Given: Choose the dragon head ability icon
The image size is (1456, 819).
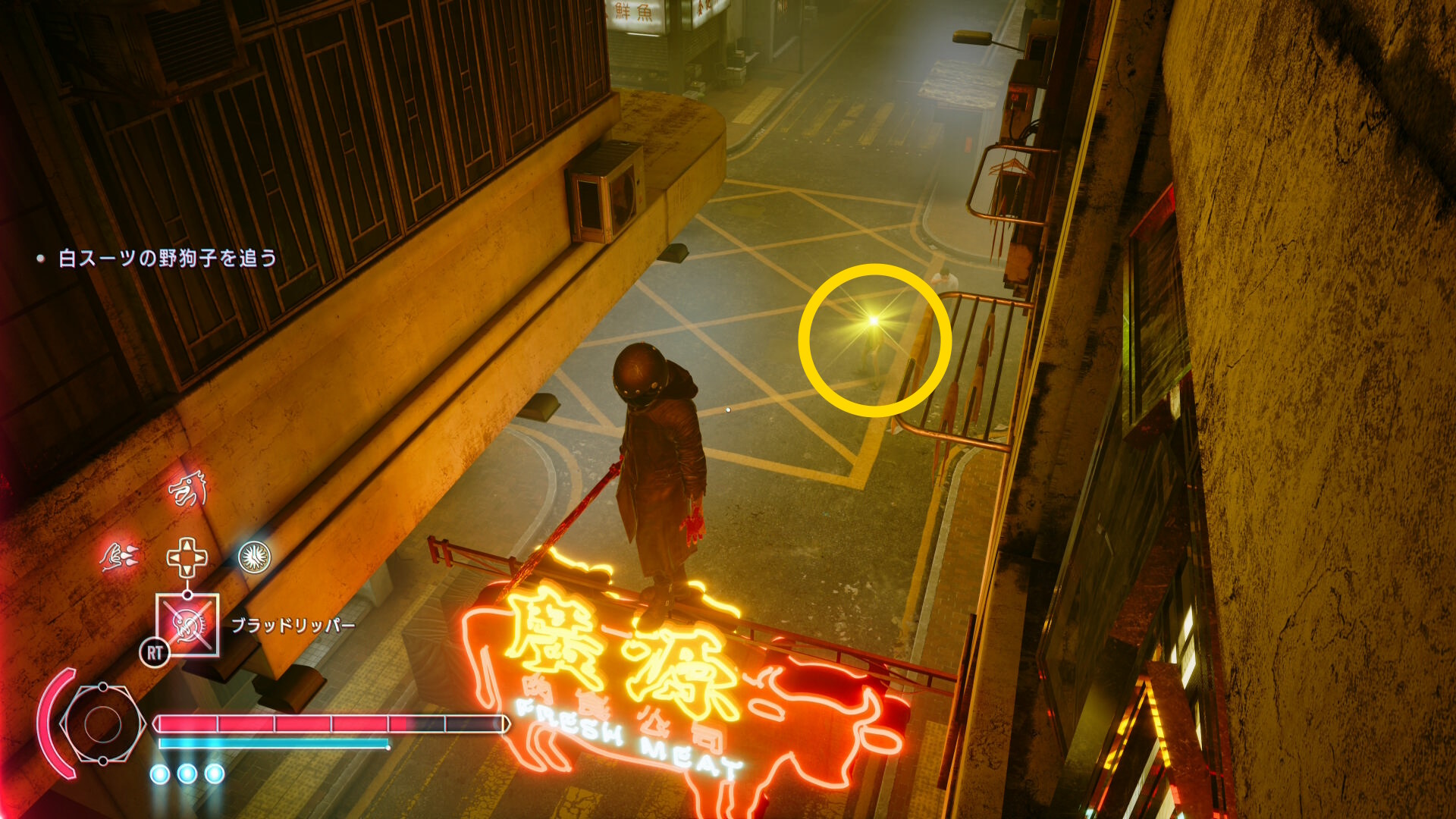Looking at the screenshot, I should (187, 489).
